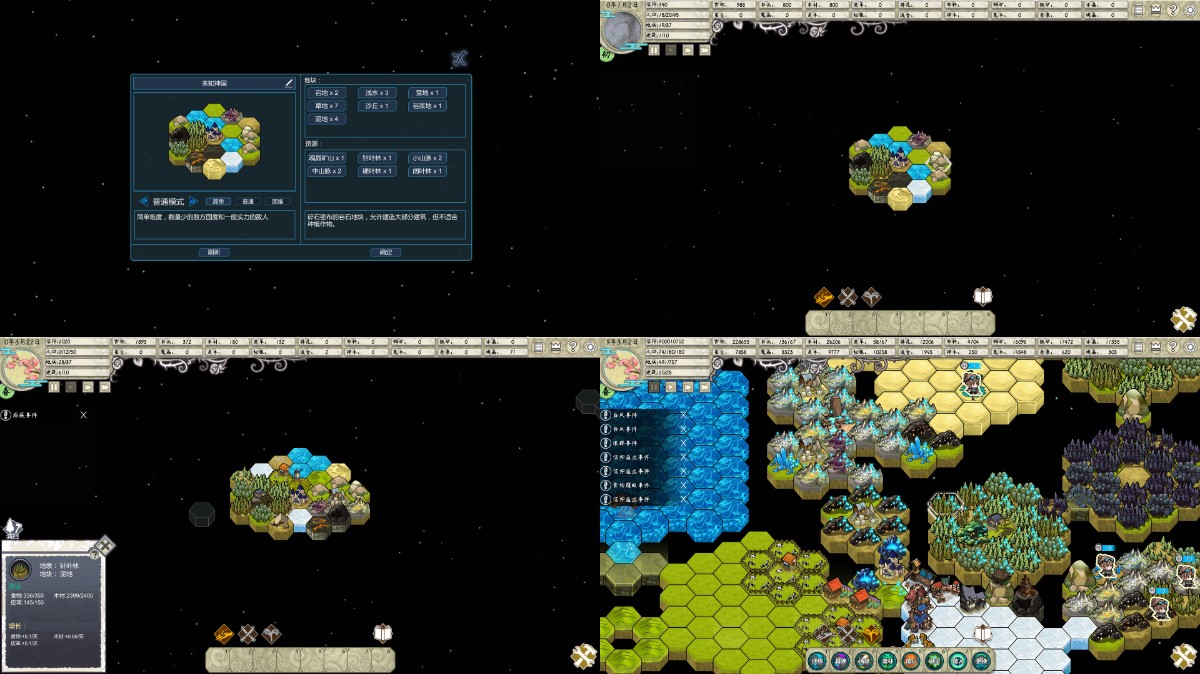Choose the 沙丘 x 1 terrain tag

(x=377, y=106)
